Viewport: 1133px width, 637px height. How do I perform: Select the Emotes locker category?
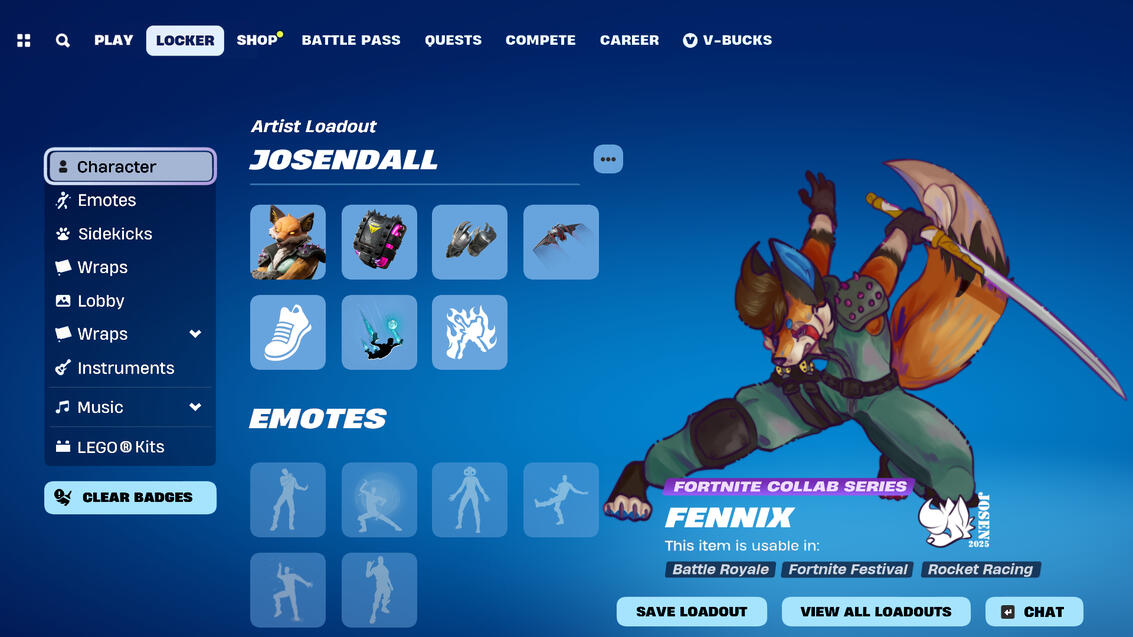[x=107, y=200]
